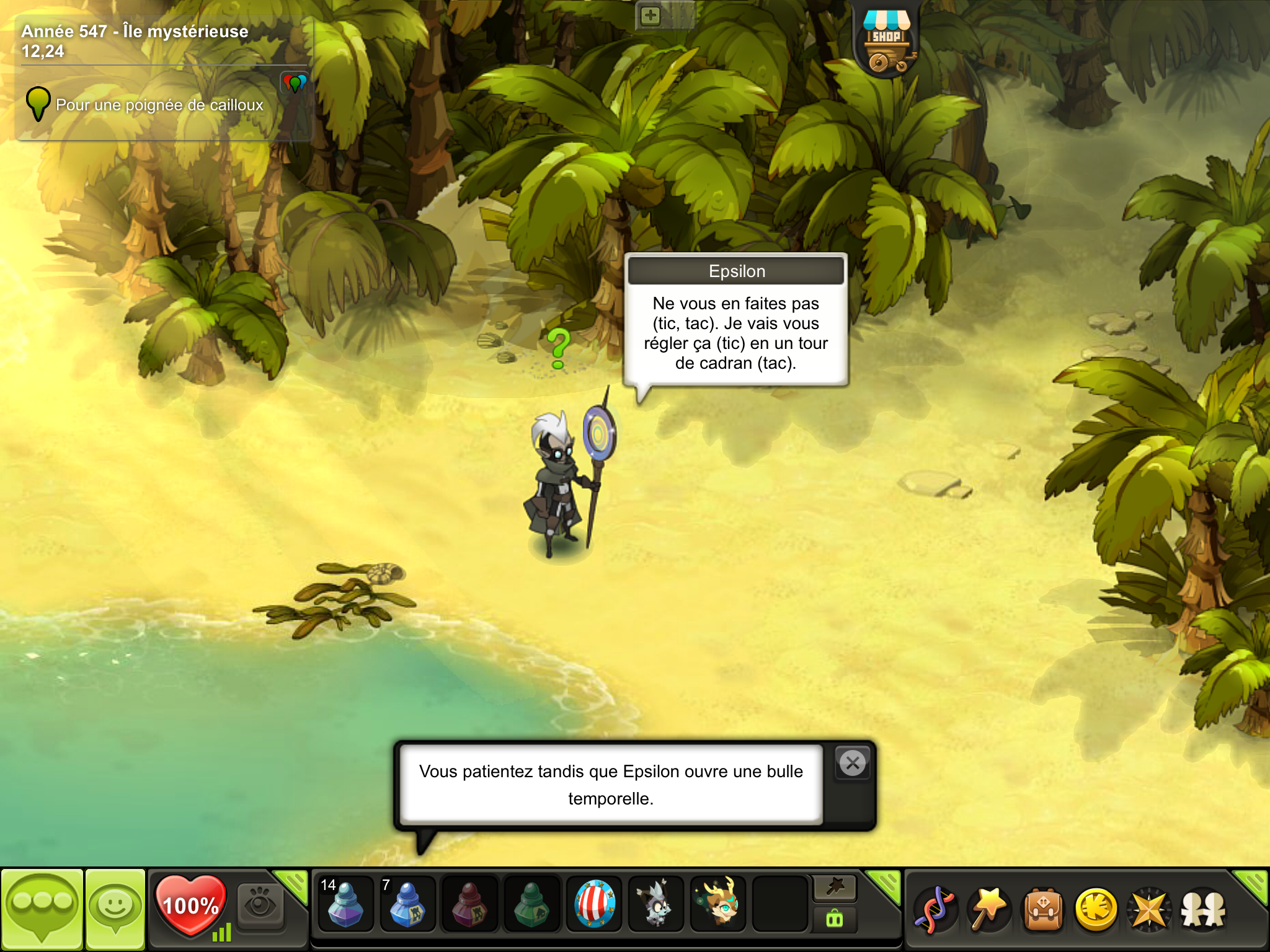Use the purple potion with 14 count
The height and width of the screenshot is (952, 1270).
pyautogui.click(x=345, y=905)
